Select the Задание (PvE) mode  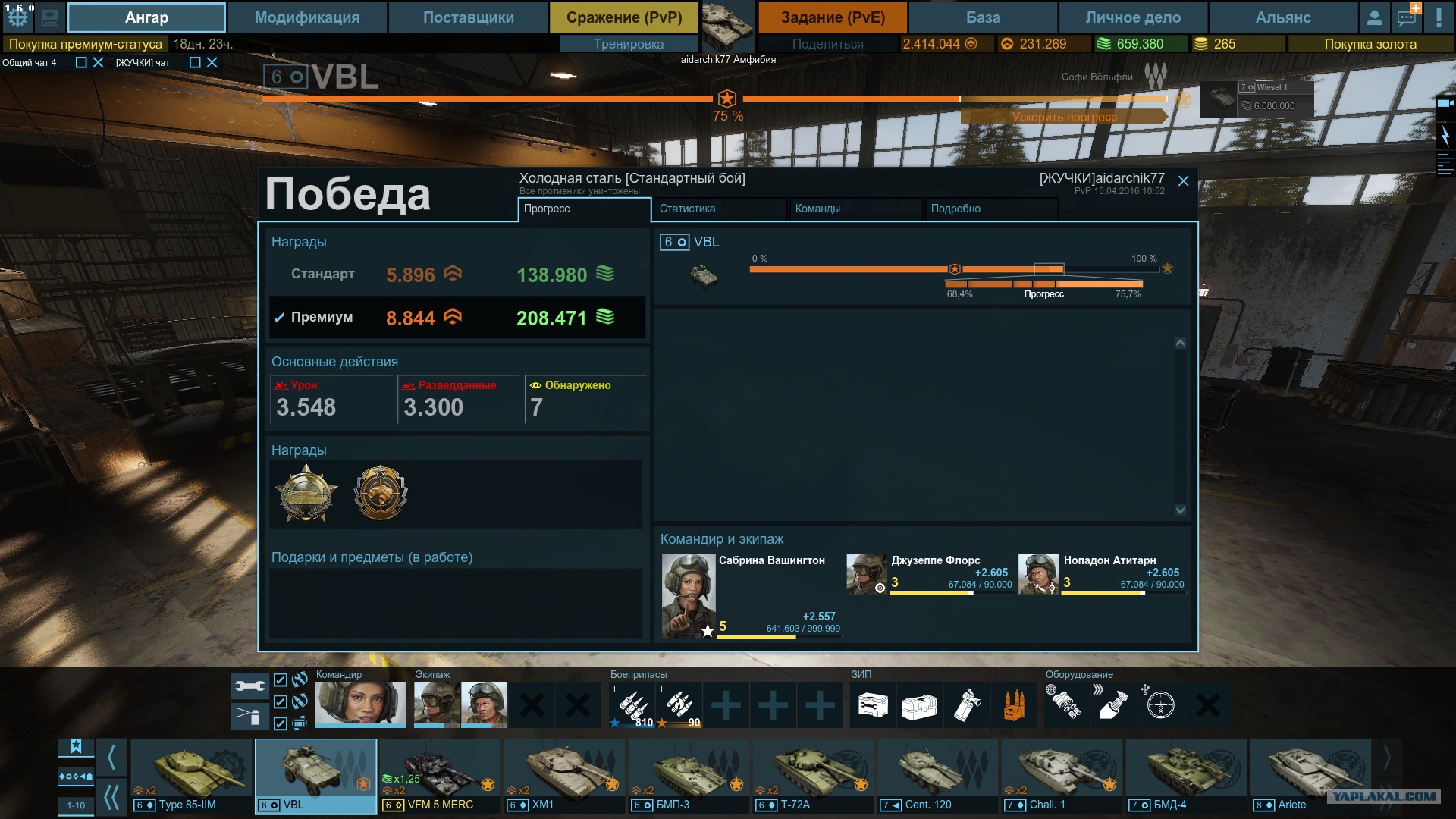tap(833, 17)
